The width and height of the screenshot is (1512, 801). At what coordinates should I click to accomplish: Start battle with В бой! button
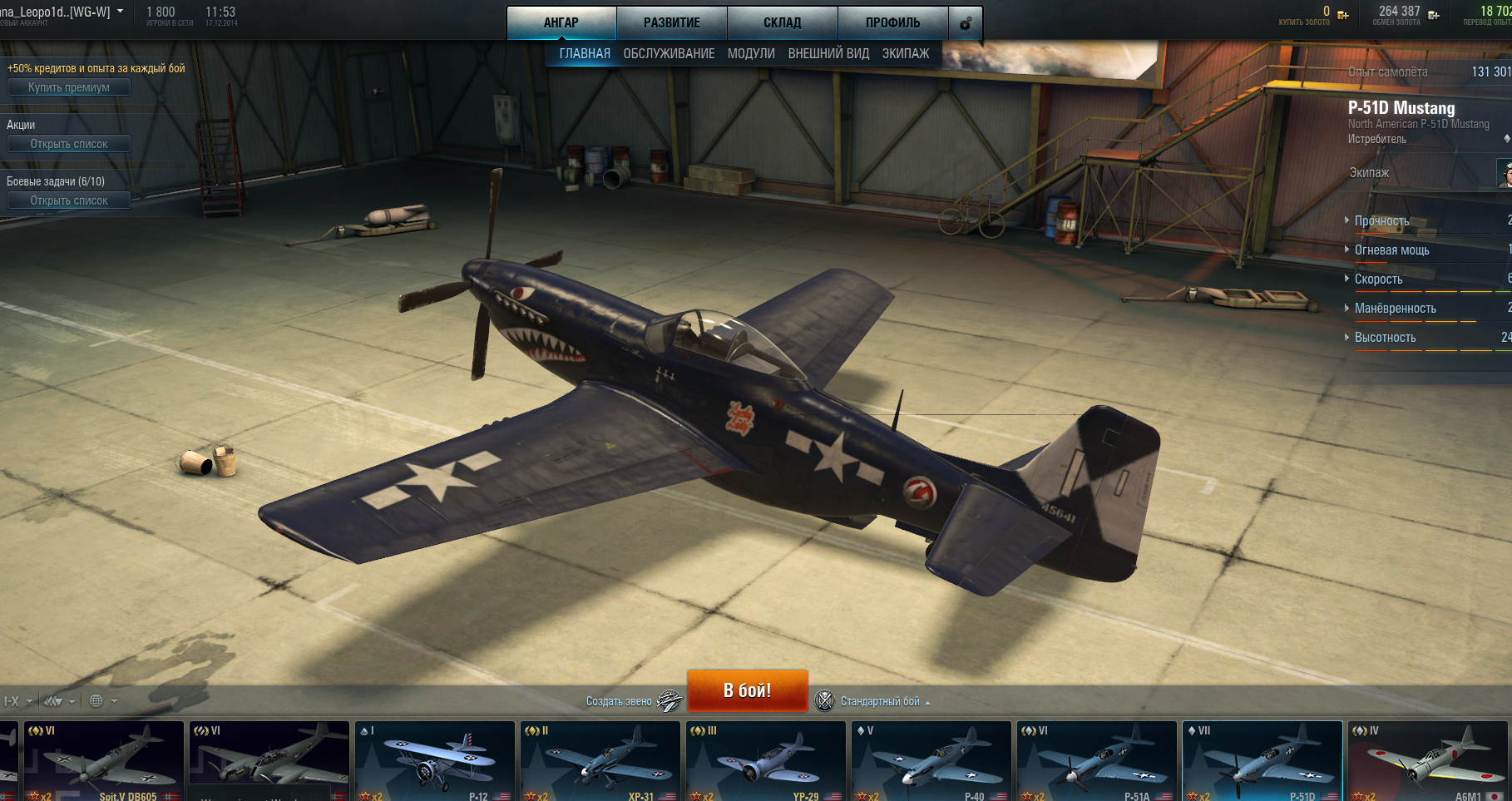pyautogui.click(x=747, y=690)
